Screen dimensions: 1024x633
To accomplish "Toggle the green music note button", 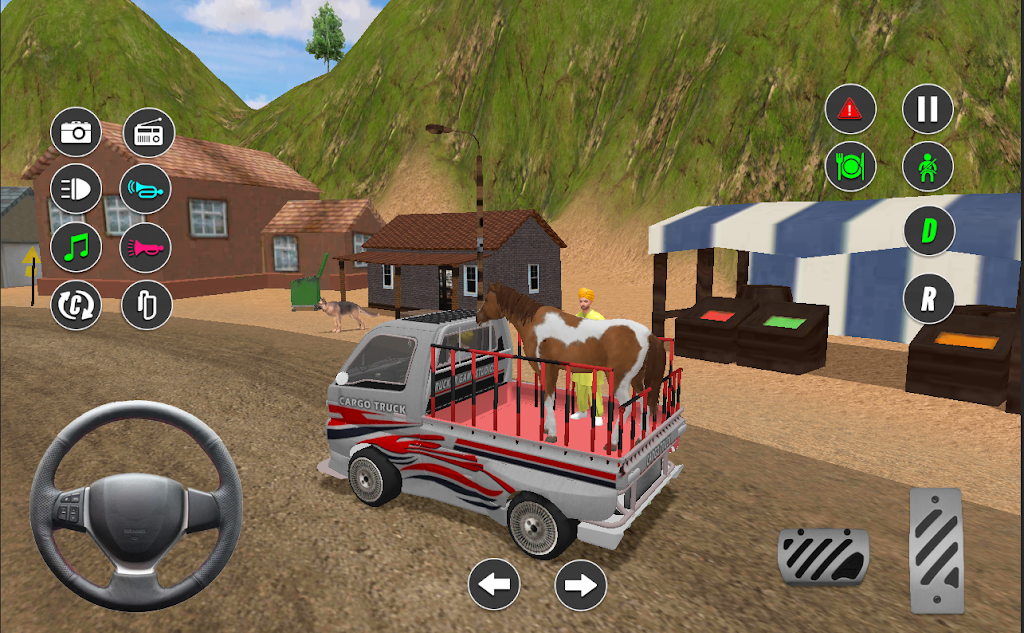I will coord(76,246).
